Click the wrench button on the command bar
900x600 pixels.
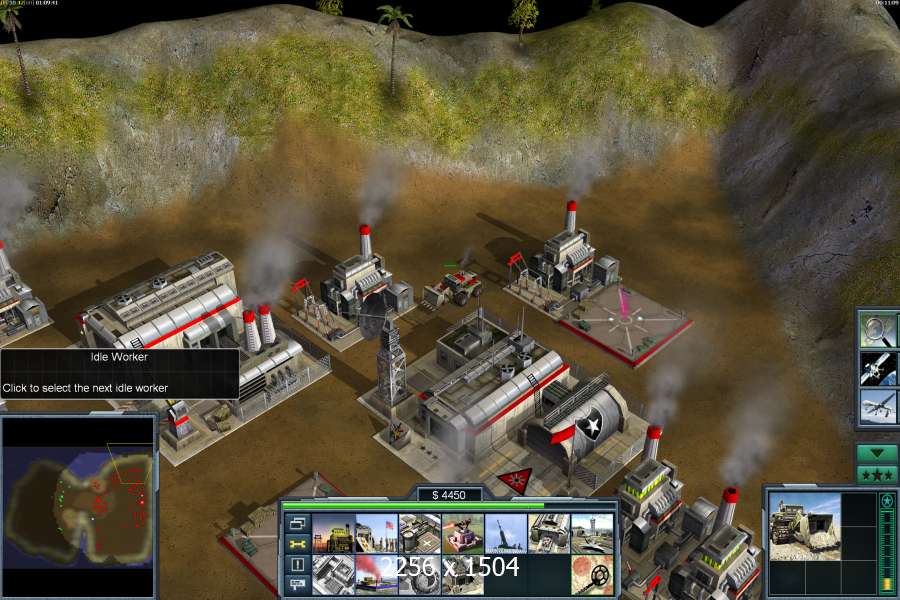tap(297, 545)
